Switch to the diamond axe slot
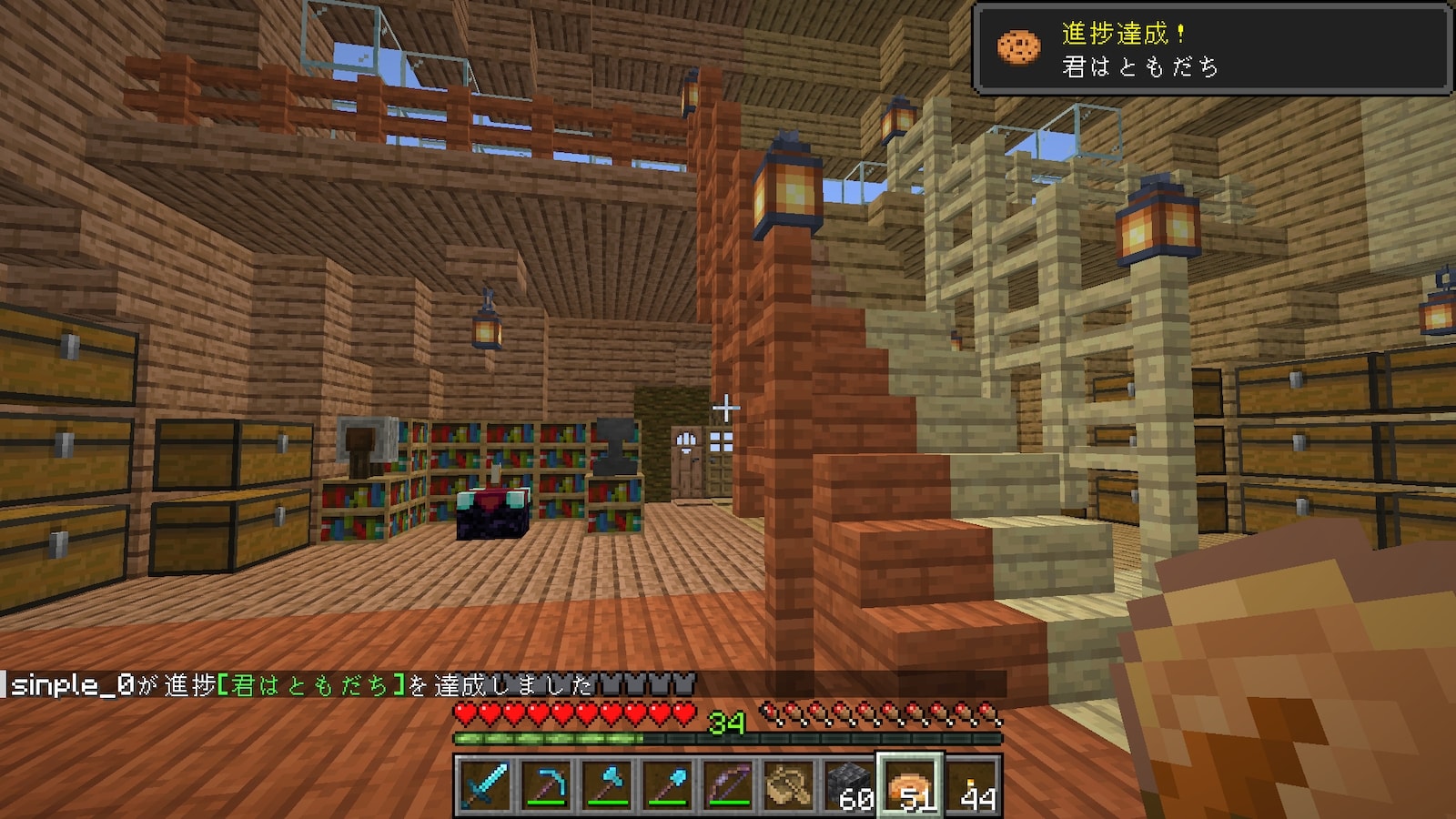Image resolution: width=1456 pixels, height=819 pixels. pyautogui.click(x=606, y=784)
